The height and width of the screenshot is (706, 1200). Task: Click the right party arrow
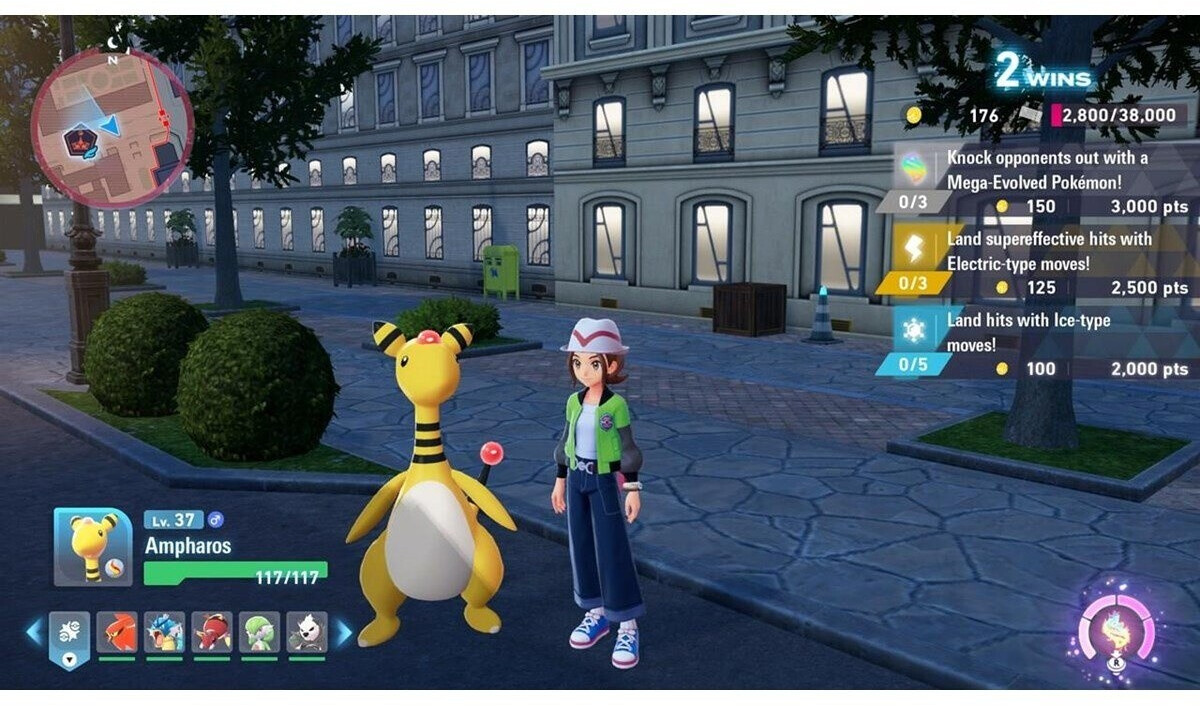click(344, 632)
